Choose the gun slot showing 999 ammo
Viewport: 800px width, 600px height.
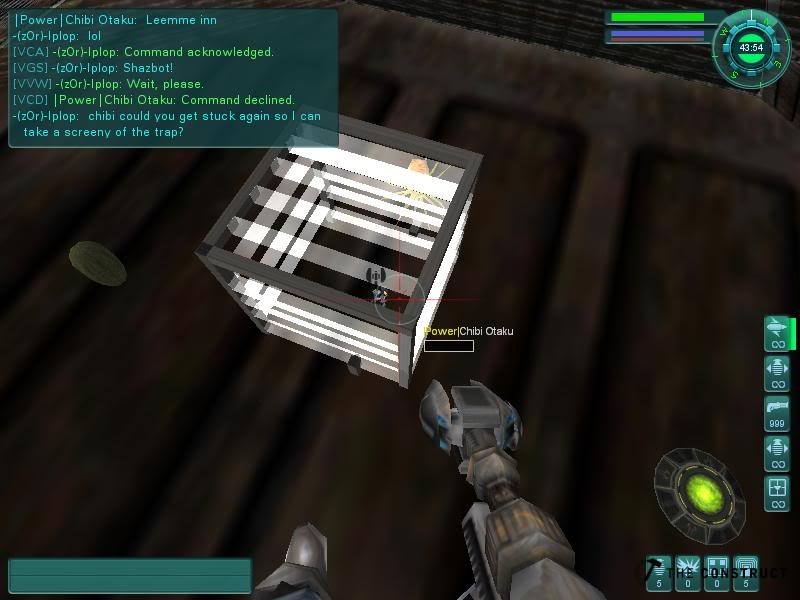click(777, 412)
